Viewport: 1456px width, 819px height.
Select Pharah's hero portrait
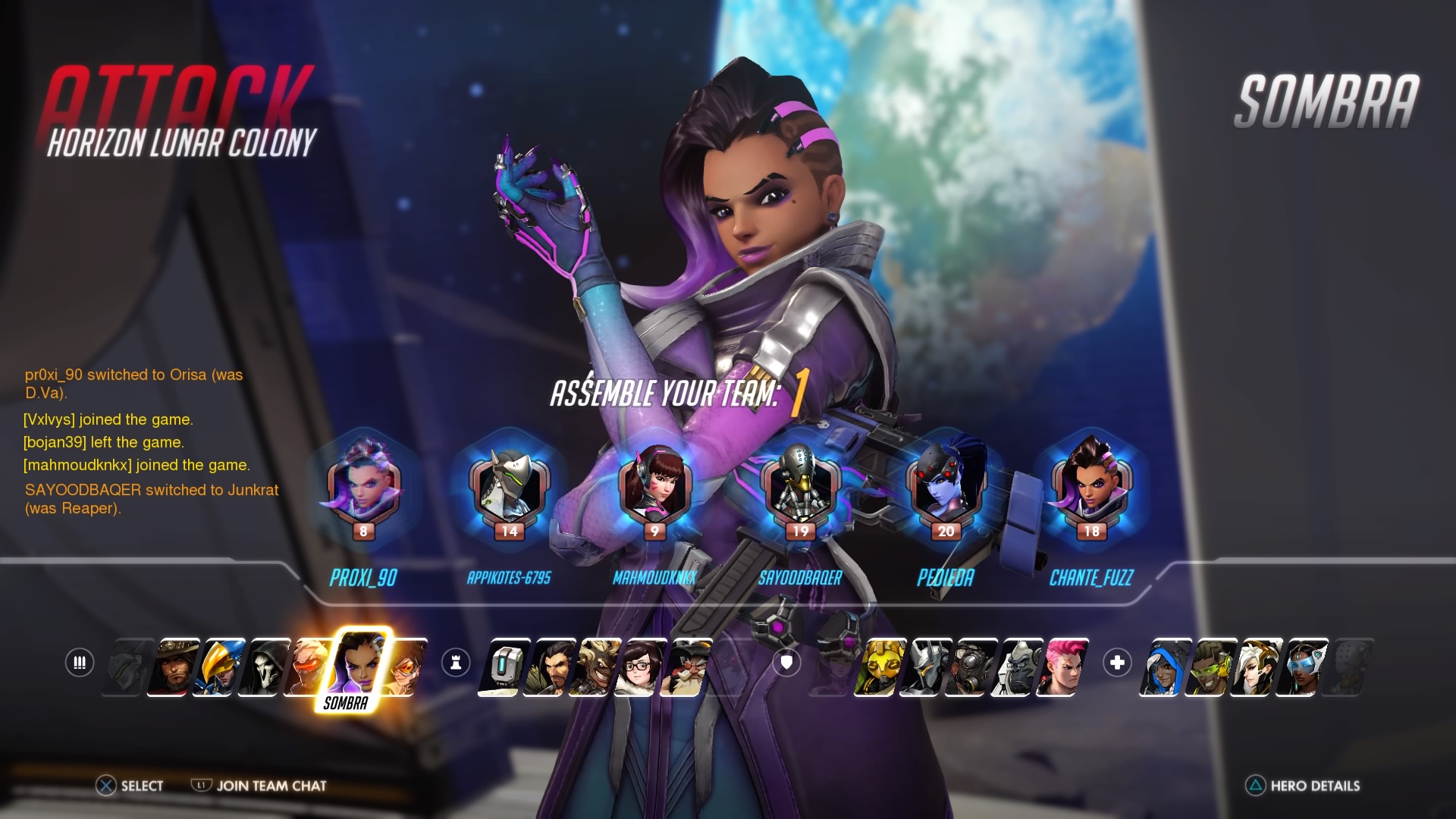[221, 667]
